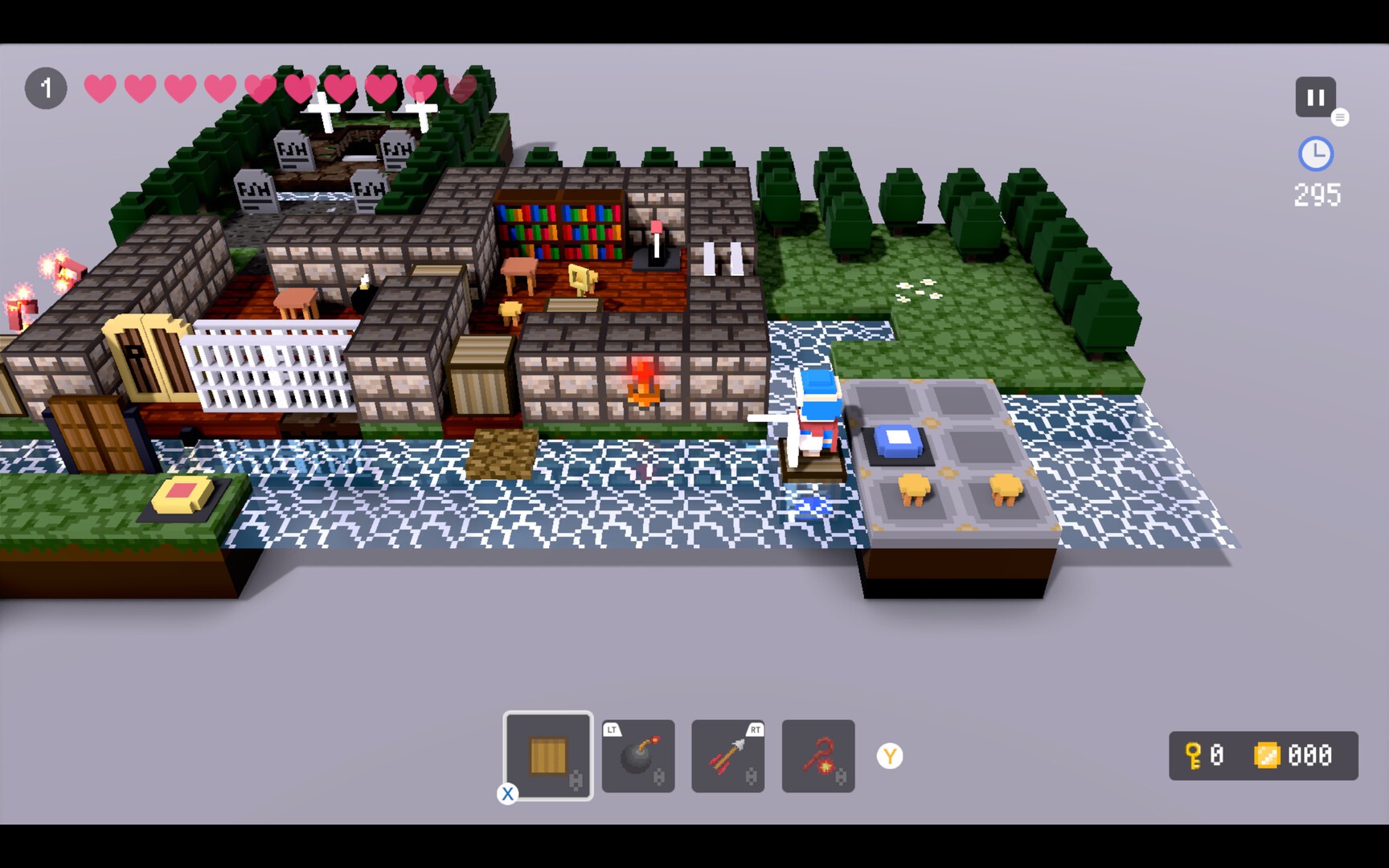
Task: Select the arrow item slot
Action: coord(728,755)
